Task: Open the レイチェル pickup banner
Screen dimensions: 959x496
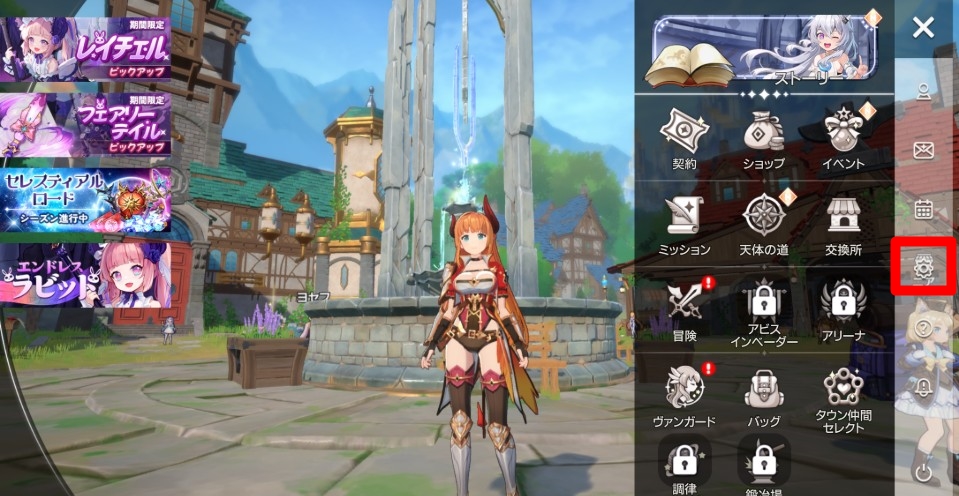Action: (86, 47)
